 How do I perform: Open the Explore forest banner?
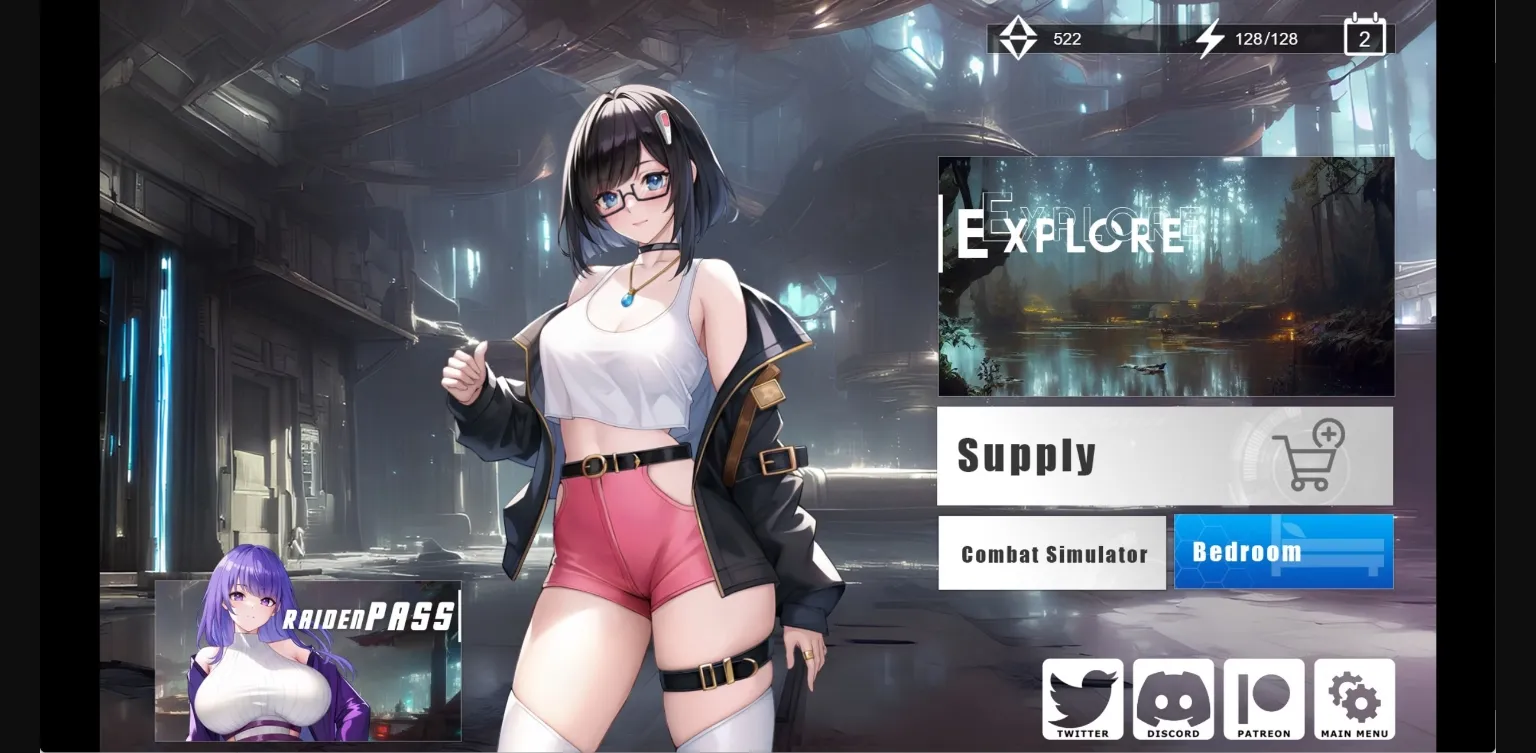point(1165,276)
